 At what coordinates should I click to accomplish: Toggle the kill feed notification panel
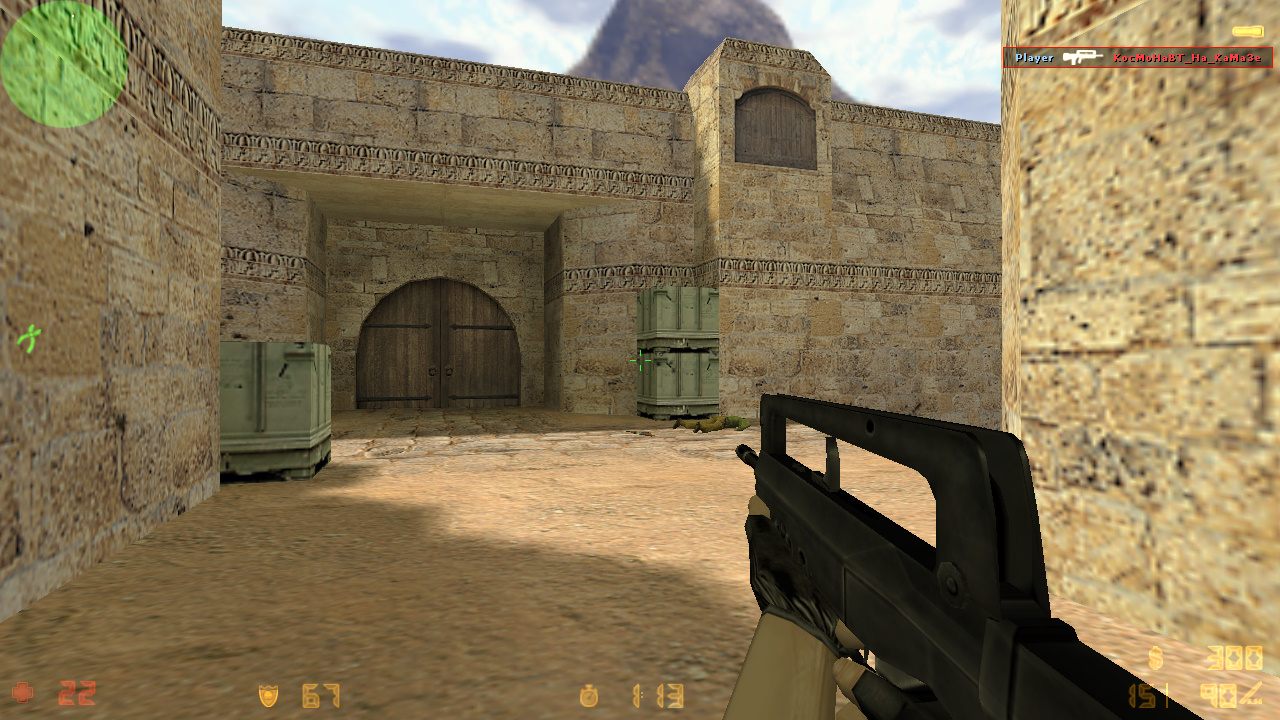pos(1140,57)
